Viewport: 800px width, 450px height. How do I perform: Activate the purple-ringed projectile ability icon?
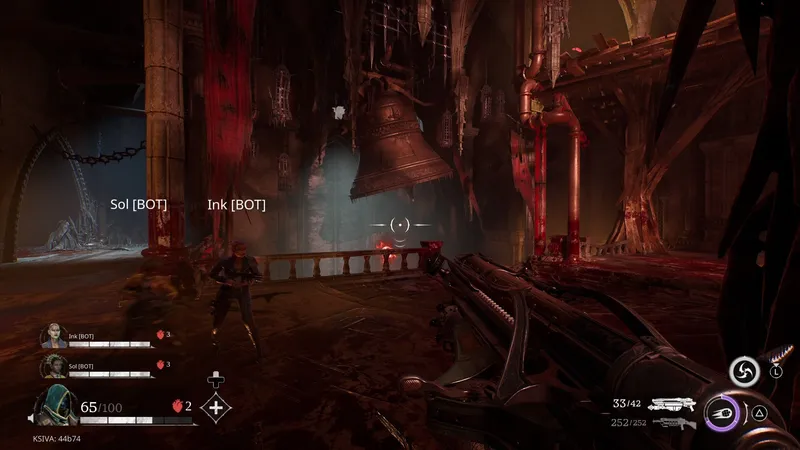[x=721, y=413]
